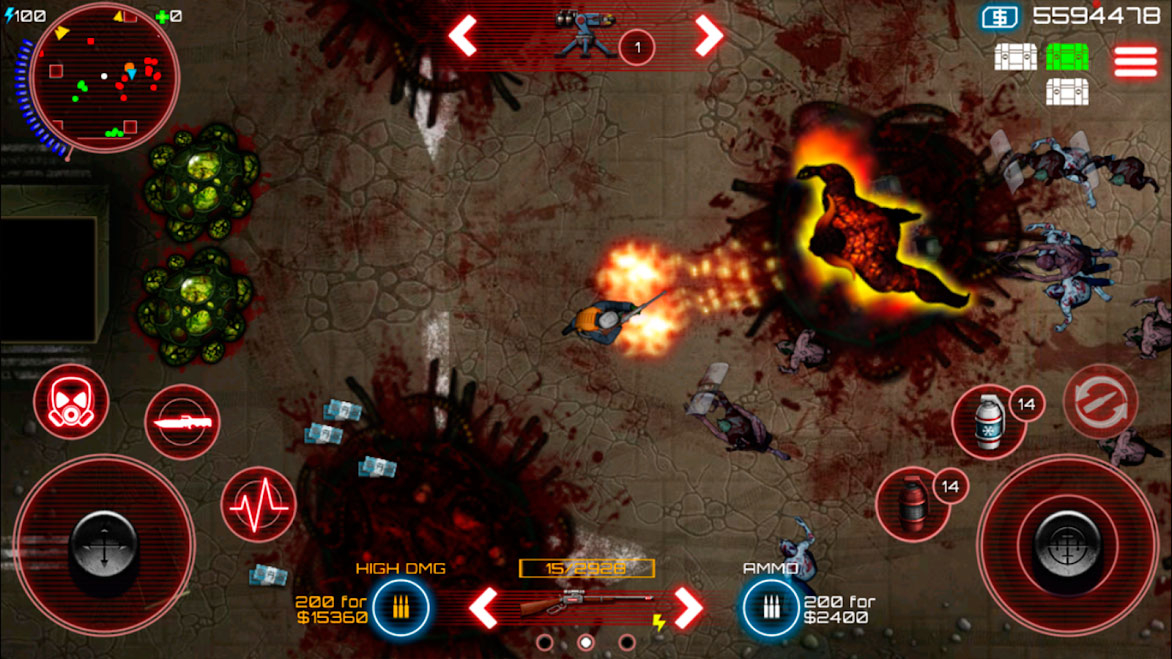
Task: Deploy the sentry turret
Action: coord(585,38)
